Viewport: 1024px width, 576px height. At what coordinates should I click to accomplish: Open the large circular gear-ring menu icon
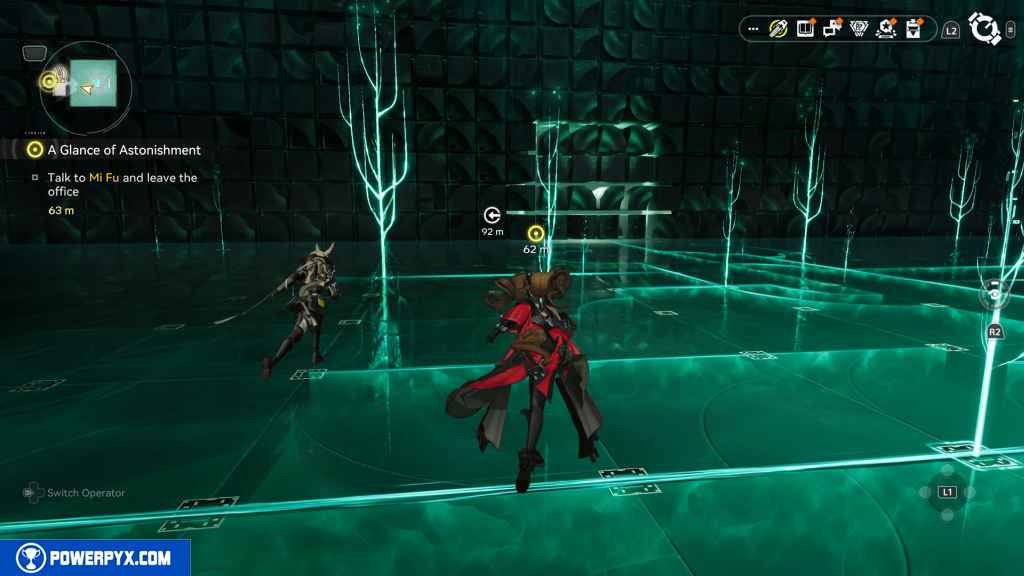pyautogui.click(x=986, y=29)
